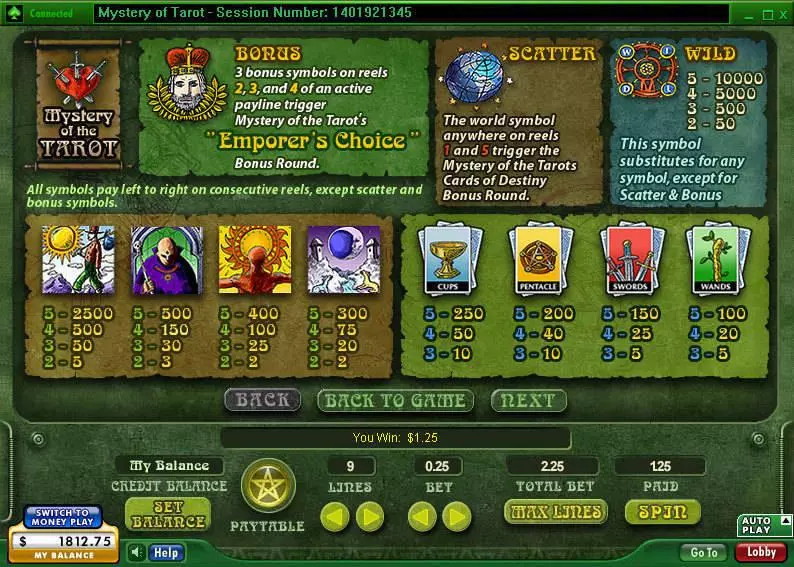794x567 pixels.
Task: Decrease the number of lines
Action: coord(335,516)
